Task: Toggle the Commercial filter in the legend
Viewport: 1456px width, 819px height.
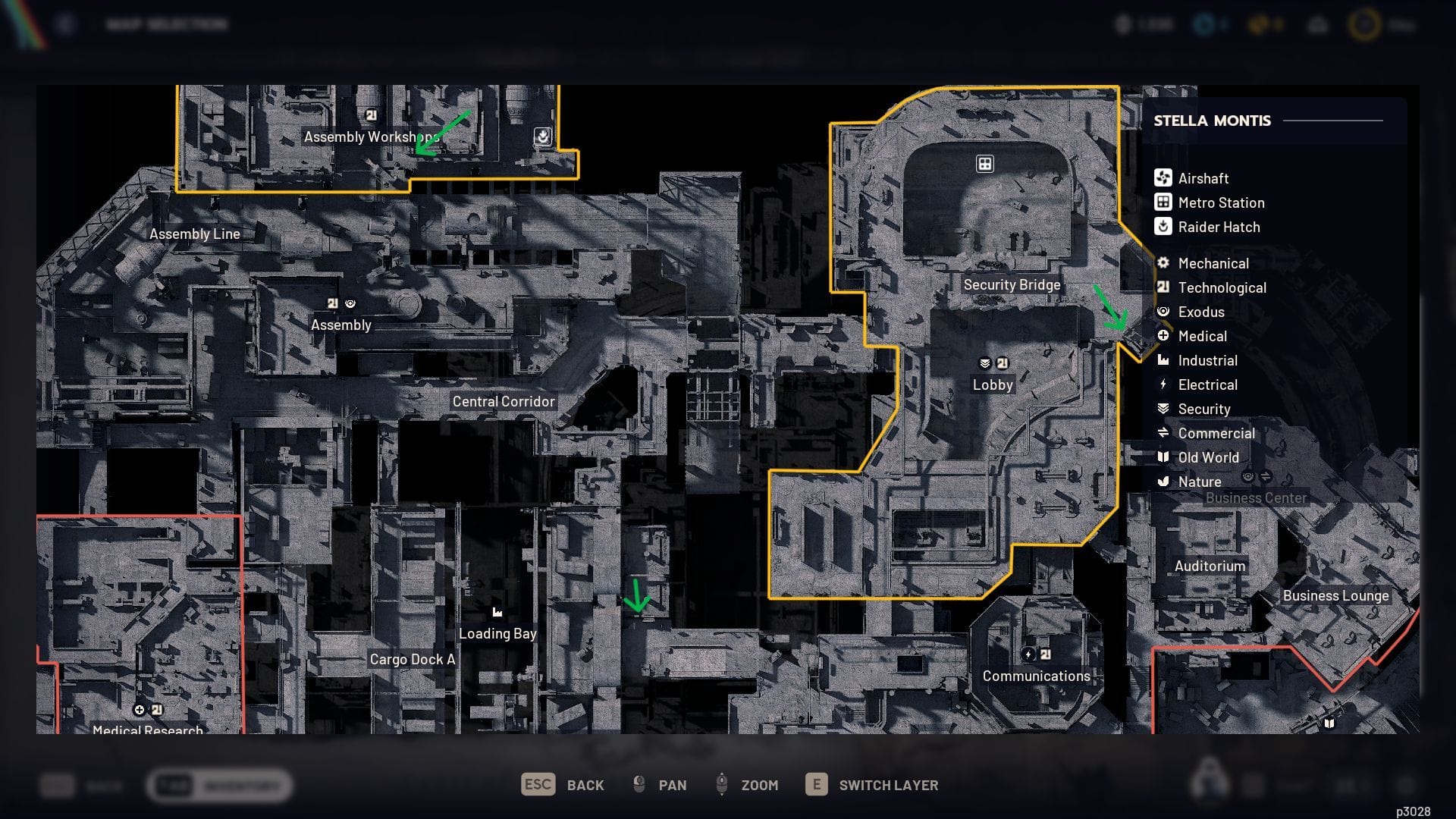Action: (1163, 433)
